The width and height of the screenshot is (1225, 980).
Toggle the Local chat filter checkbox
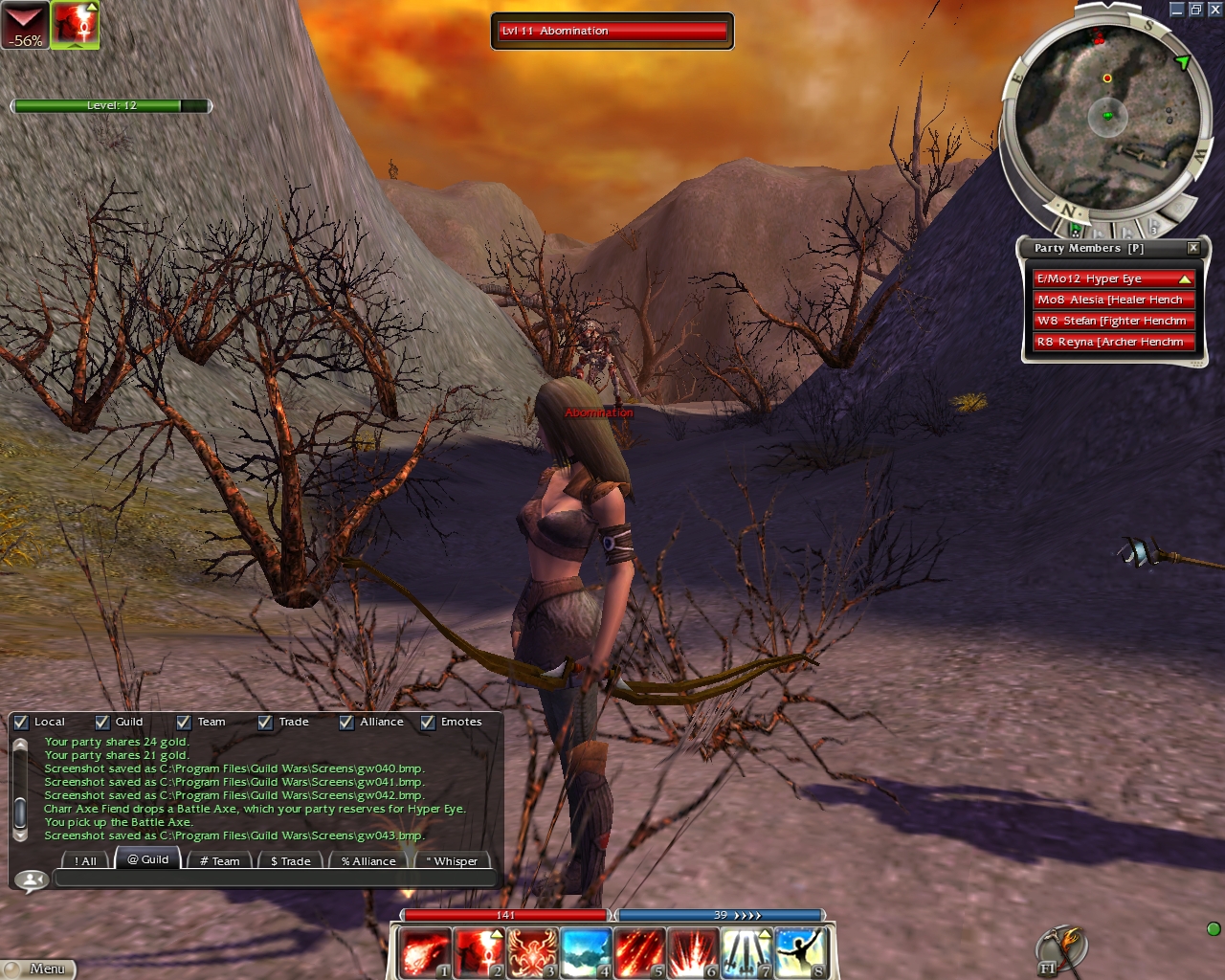pyautogui.click(x=21, y=723)
